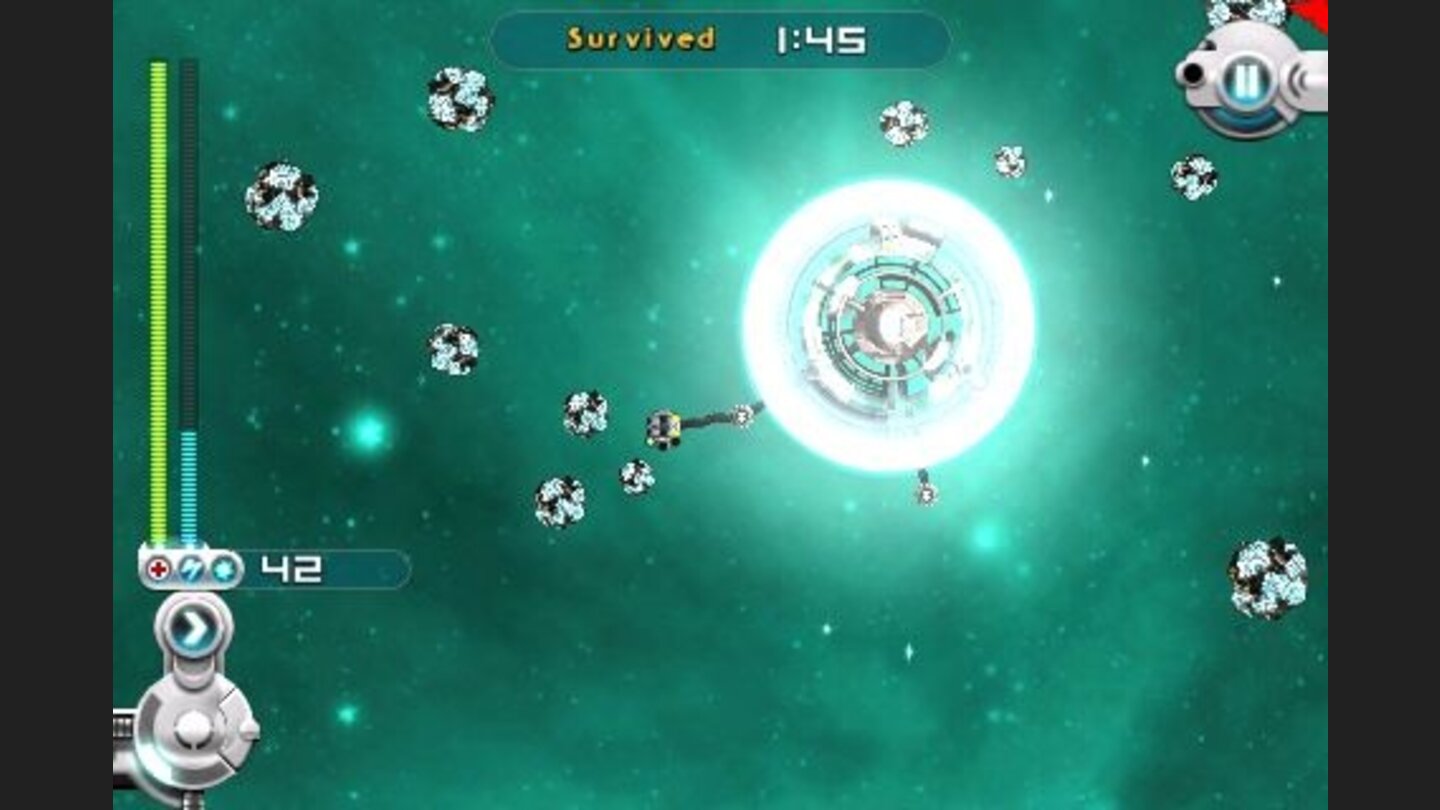Click the white chevron launcher icon
The width and height of the screenshot is (1440, 810).
pos(196,625)
